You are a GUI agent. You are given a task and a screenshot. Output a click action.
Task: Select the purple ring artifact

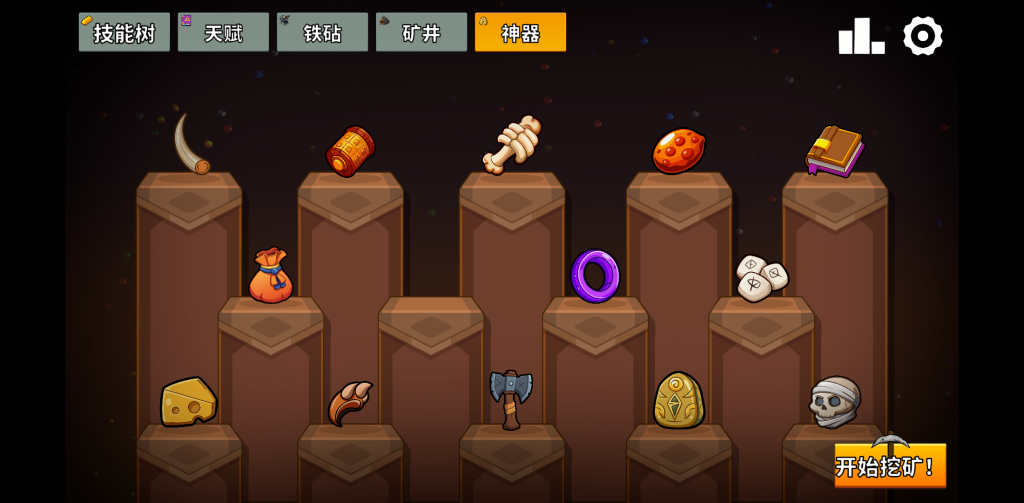[x=595, y=275]
